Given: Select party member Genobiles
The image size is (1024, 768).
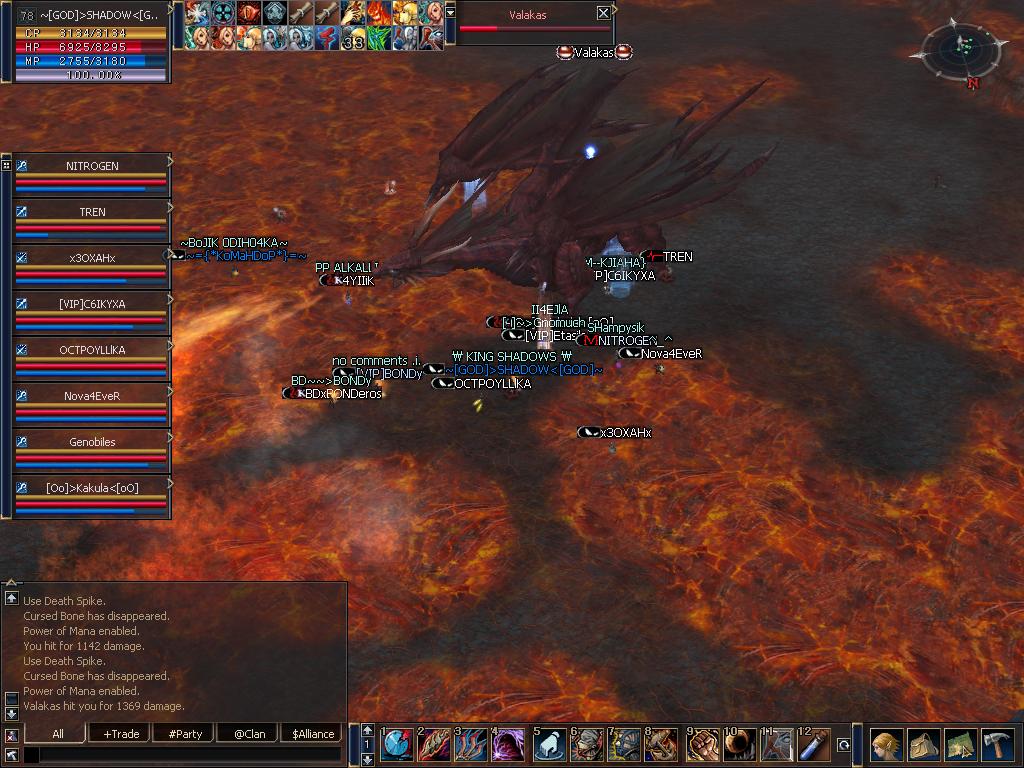Looking at the screenshot, I should [92, 442].
